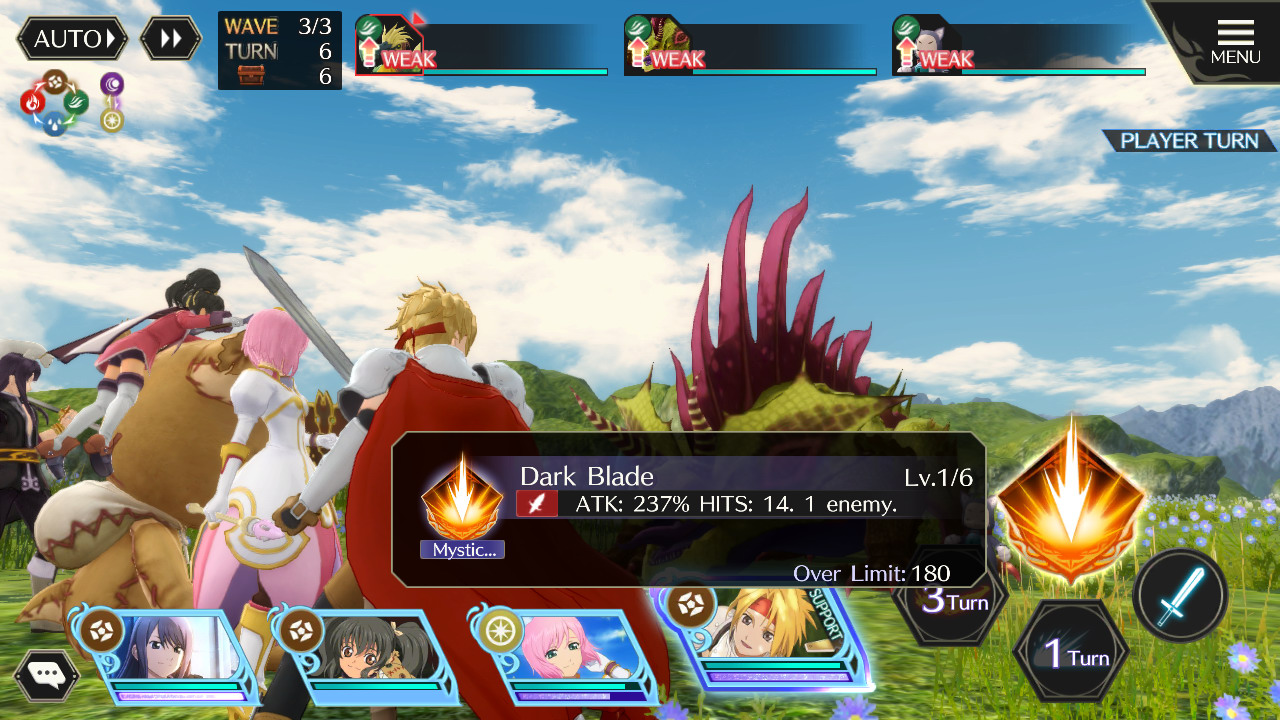This screenshot has height=720, width=1280.
Task: Target the cat-eared enemy gauge
Action: pyautogui.click(x=1019, y=45)
